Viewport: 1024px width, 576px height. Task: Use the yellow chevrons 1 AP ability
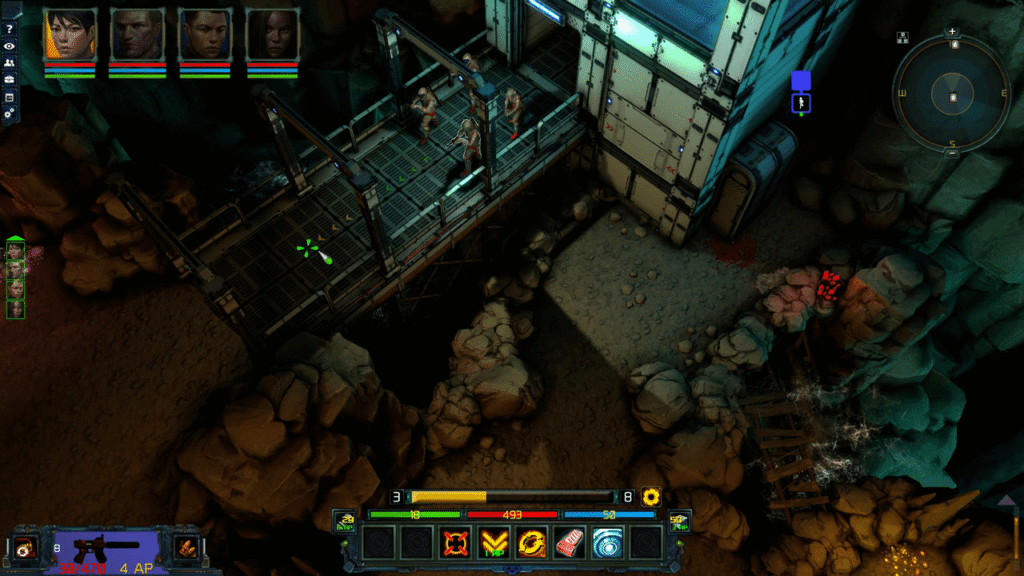point(493,542)
